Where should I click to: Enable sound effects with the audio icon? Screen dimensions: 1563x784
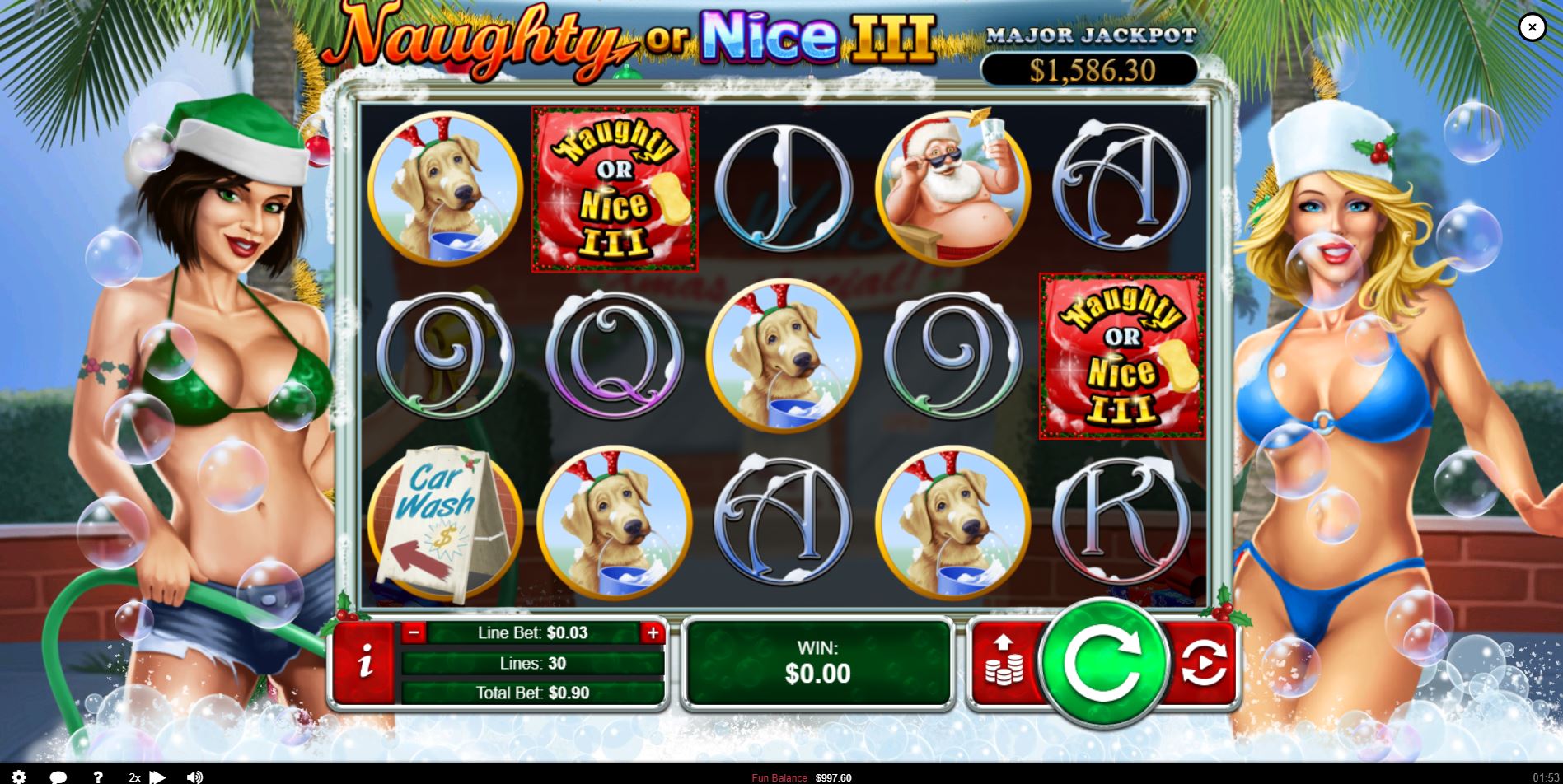pos(194,777)
